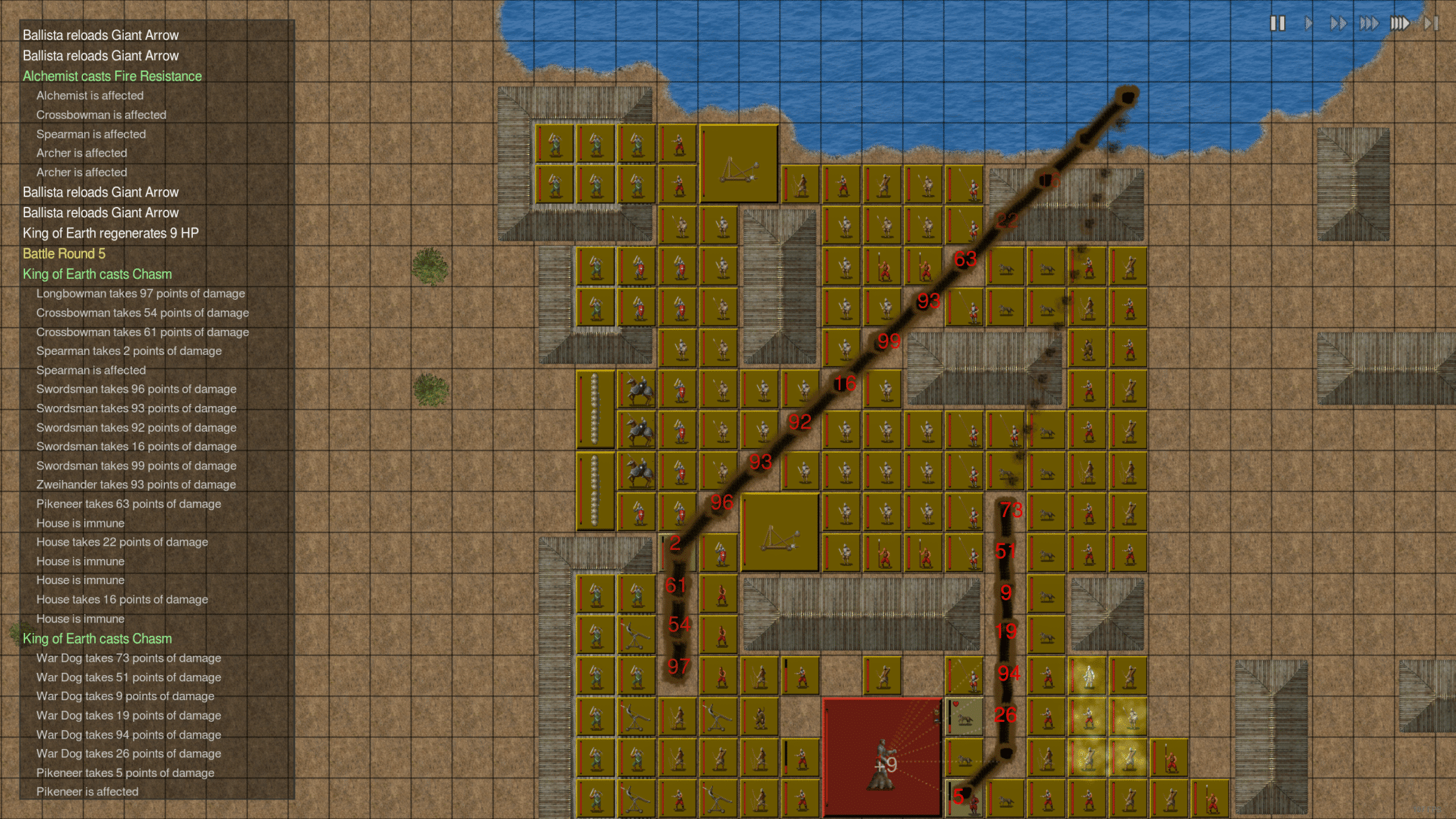Click Alchemist casts Fire Resistance log line
The width and height of the screenshot is (1456, 819).
click(x=112, y=75)
